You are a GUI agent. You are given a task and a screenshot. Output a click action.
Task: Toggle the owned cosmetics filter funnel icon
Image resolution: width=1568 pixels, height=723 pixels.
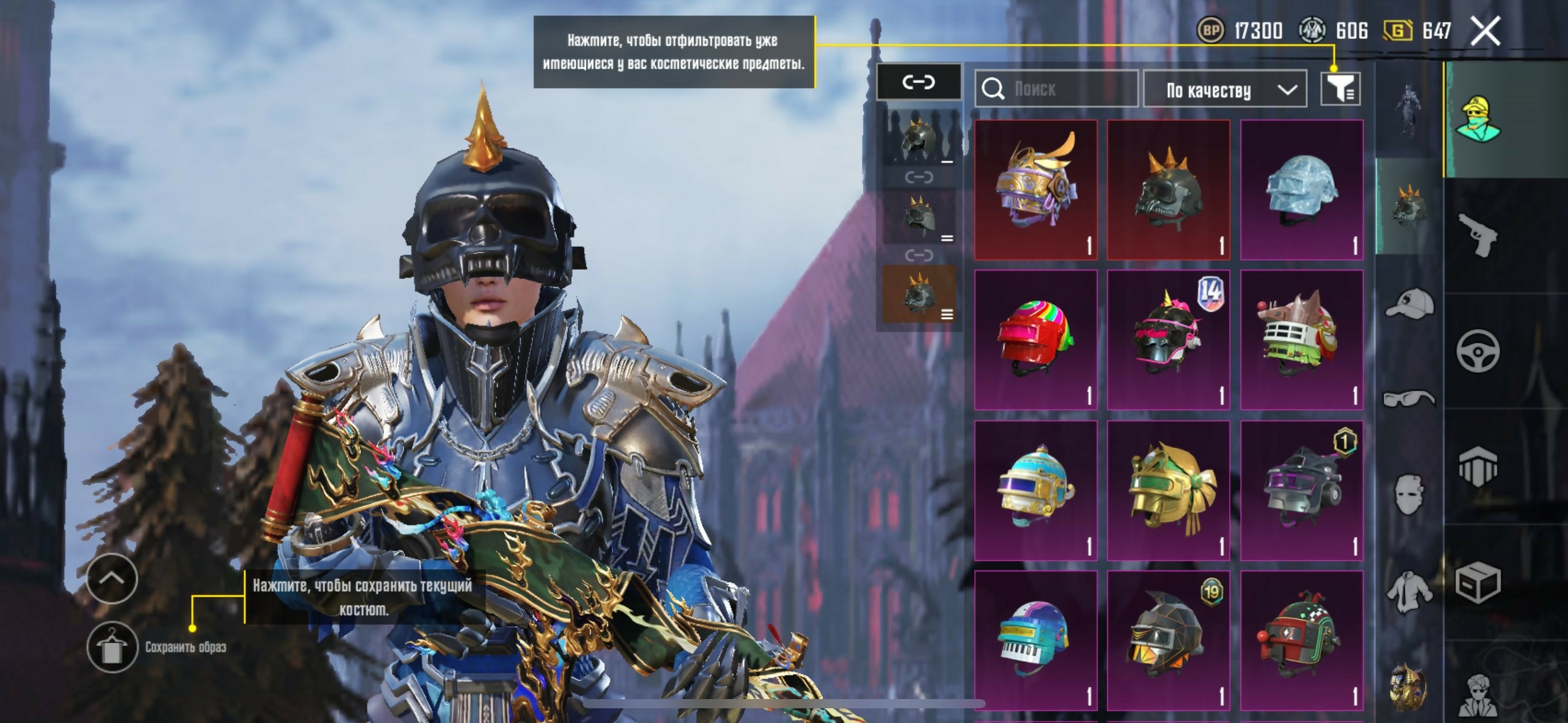click(x=1340, y=90)
